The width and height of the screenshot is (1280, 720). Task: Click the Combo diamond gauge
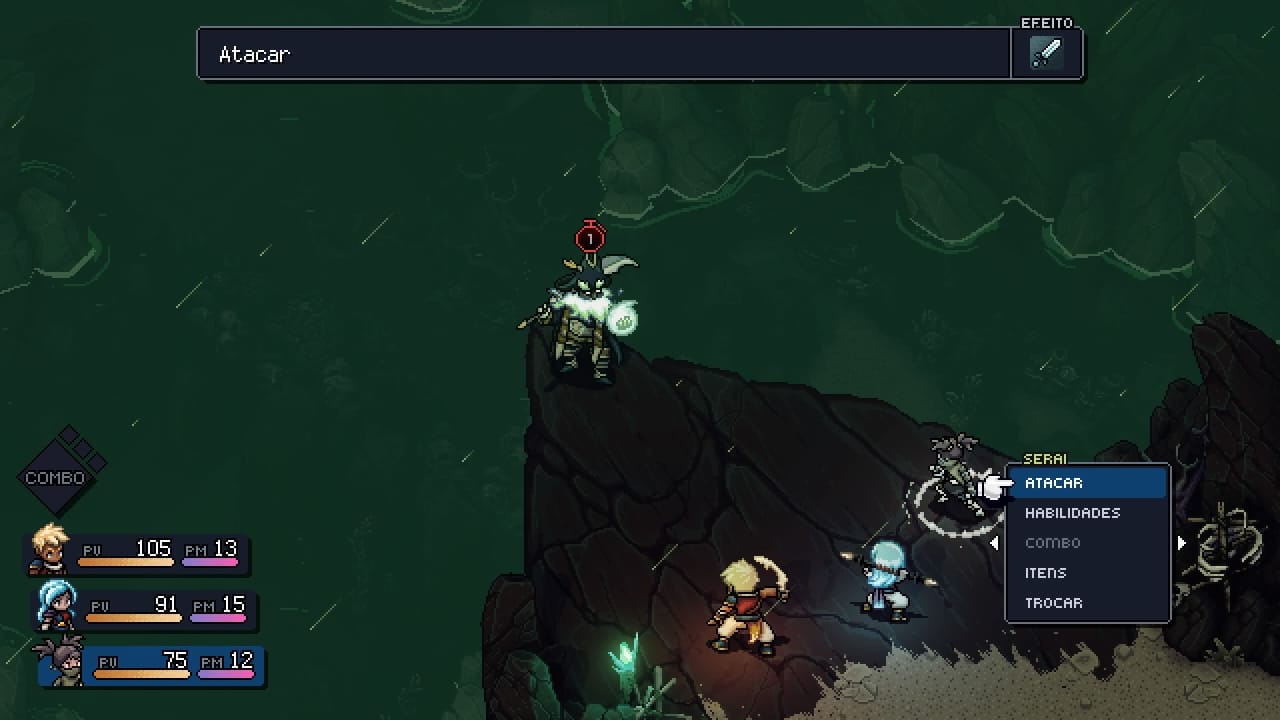[62, 472]
